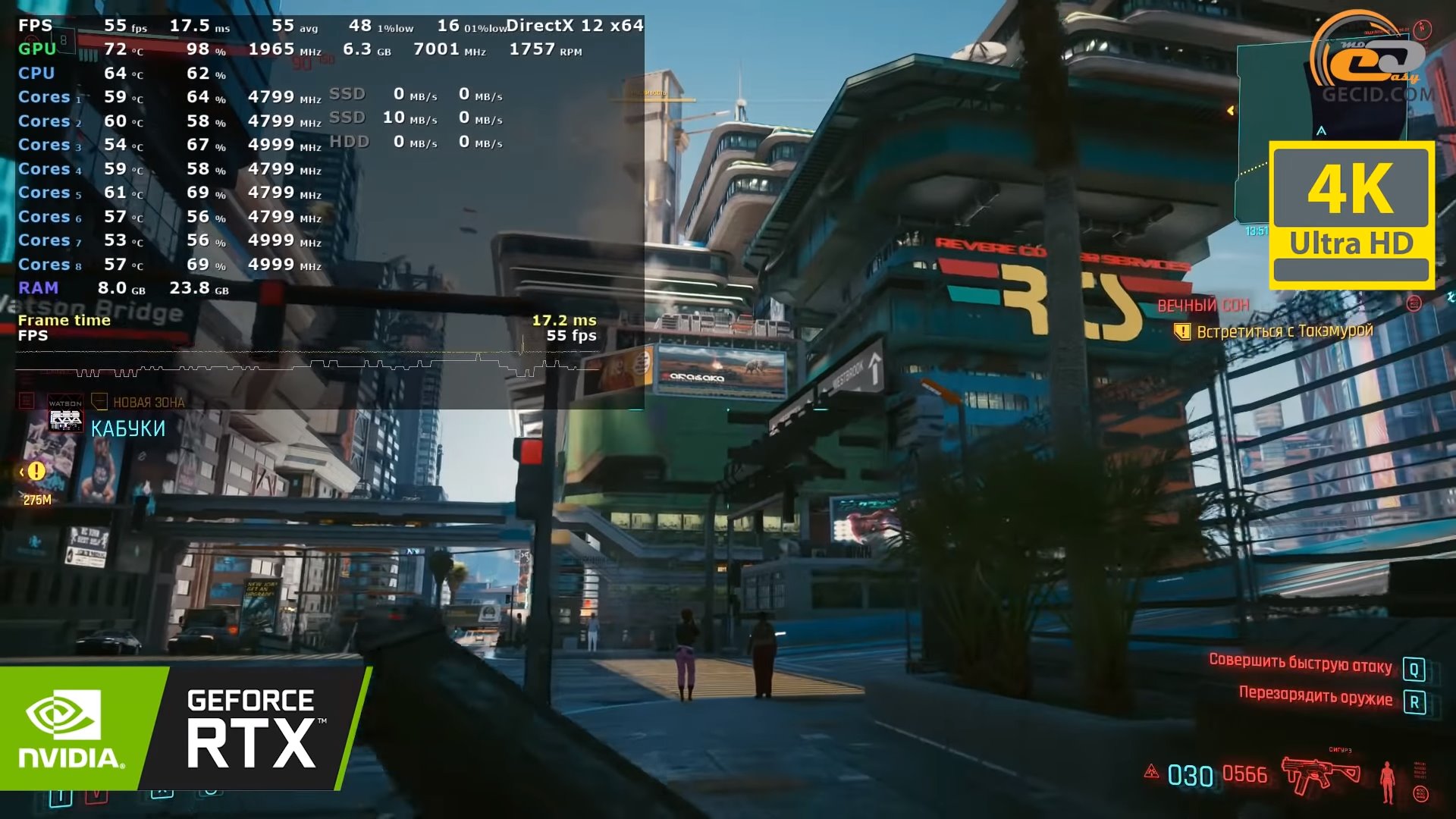Viewport: 1456px width, 819px height.
Task: Select the quest title ВЕЧНЫЙ СОН
Action: pos(1203,306)
